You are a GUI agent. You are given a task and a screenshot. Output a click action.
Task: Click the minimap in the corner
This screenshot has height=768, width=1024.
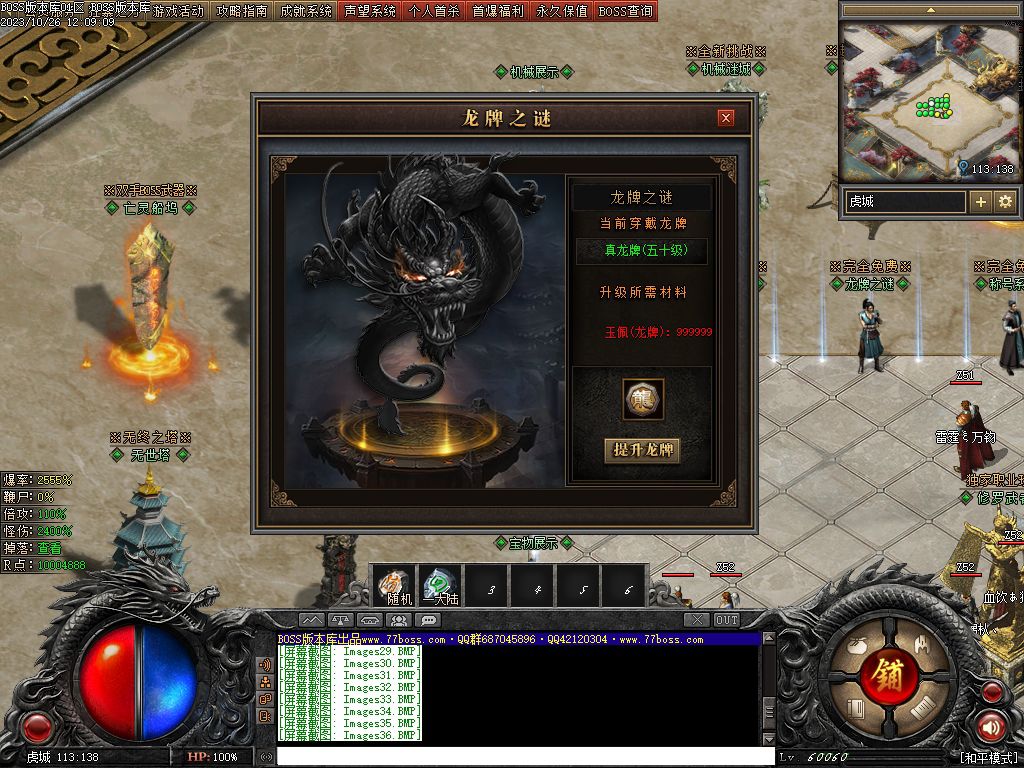coord(930,100)
